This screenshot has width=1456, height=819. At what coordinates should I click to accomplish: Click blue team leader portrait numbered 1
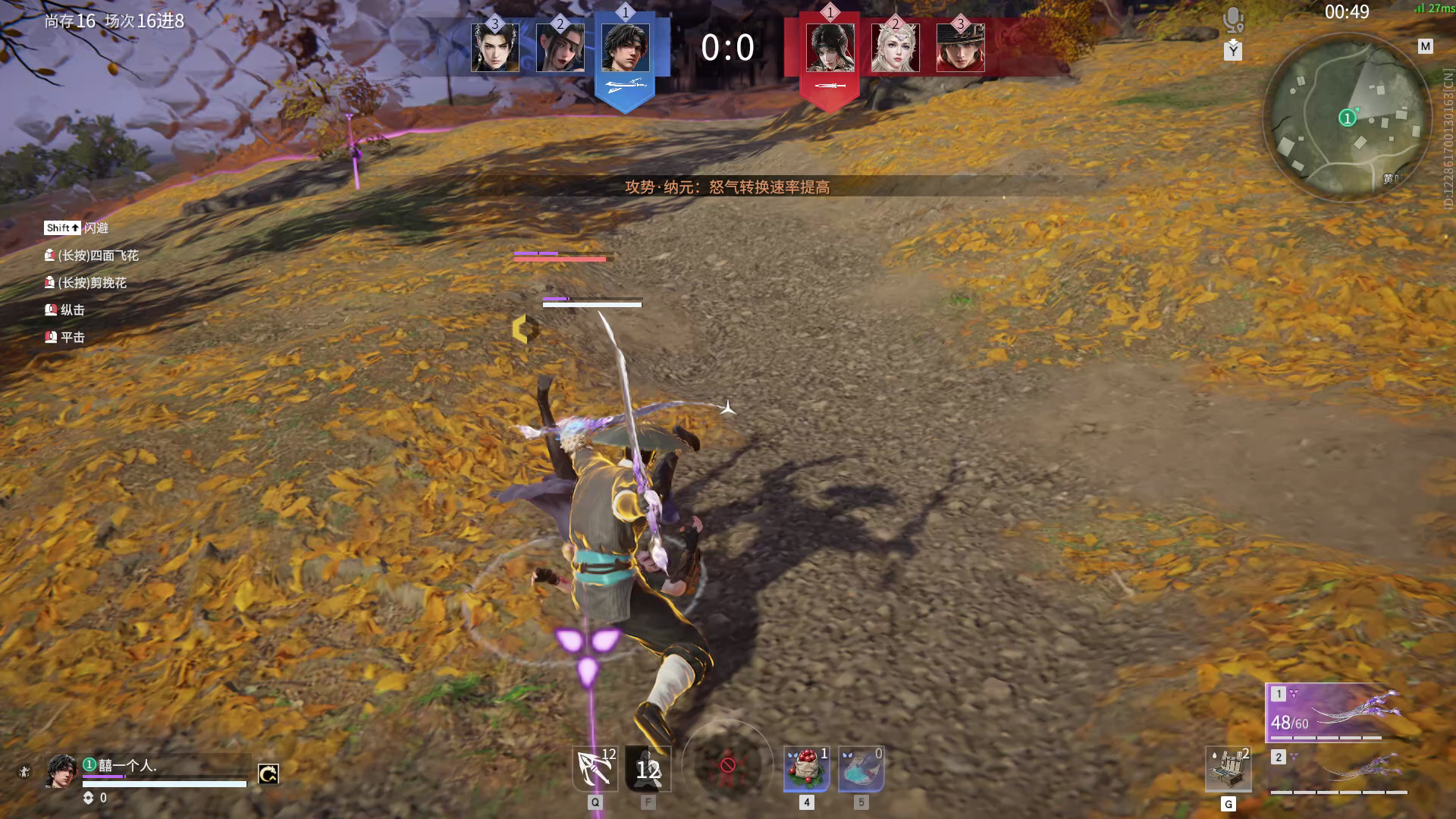coord(626,49)
